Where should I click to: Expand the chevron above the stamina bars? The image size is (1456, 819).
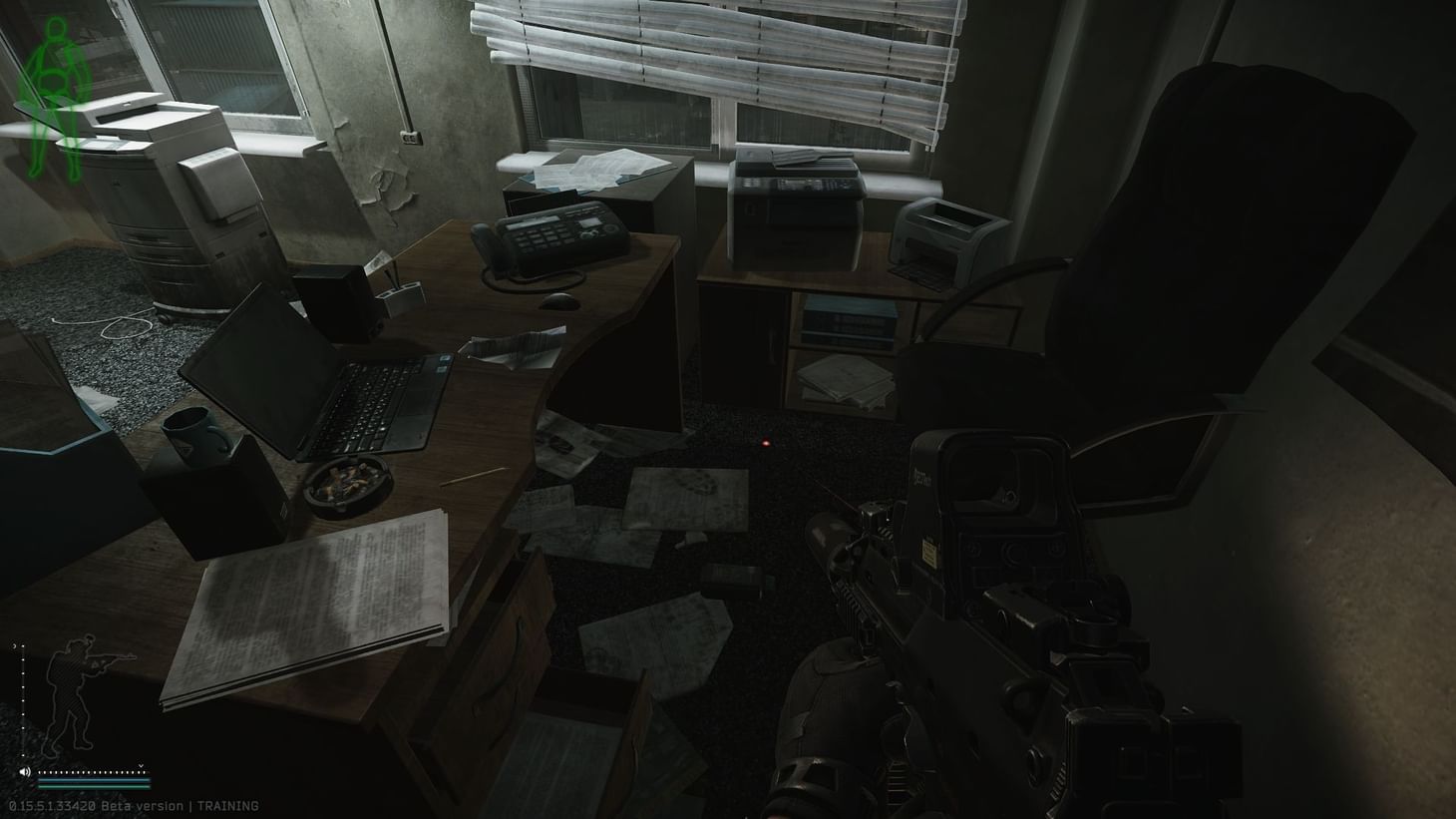click(141, 766)
